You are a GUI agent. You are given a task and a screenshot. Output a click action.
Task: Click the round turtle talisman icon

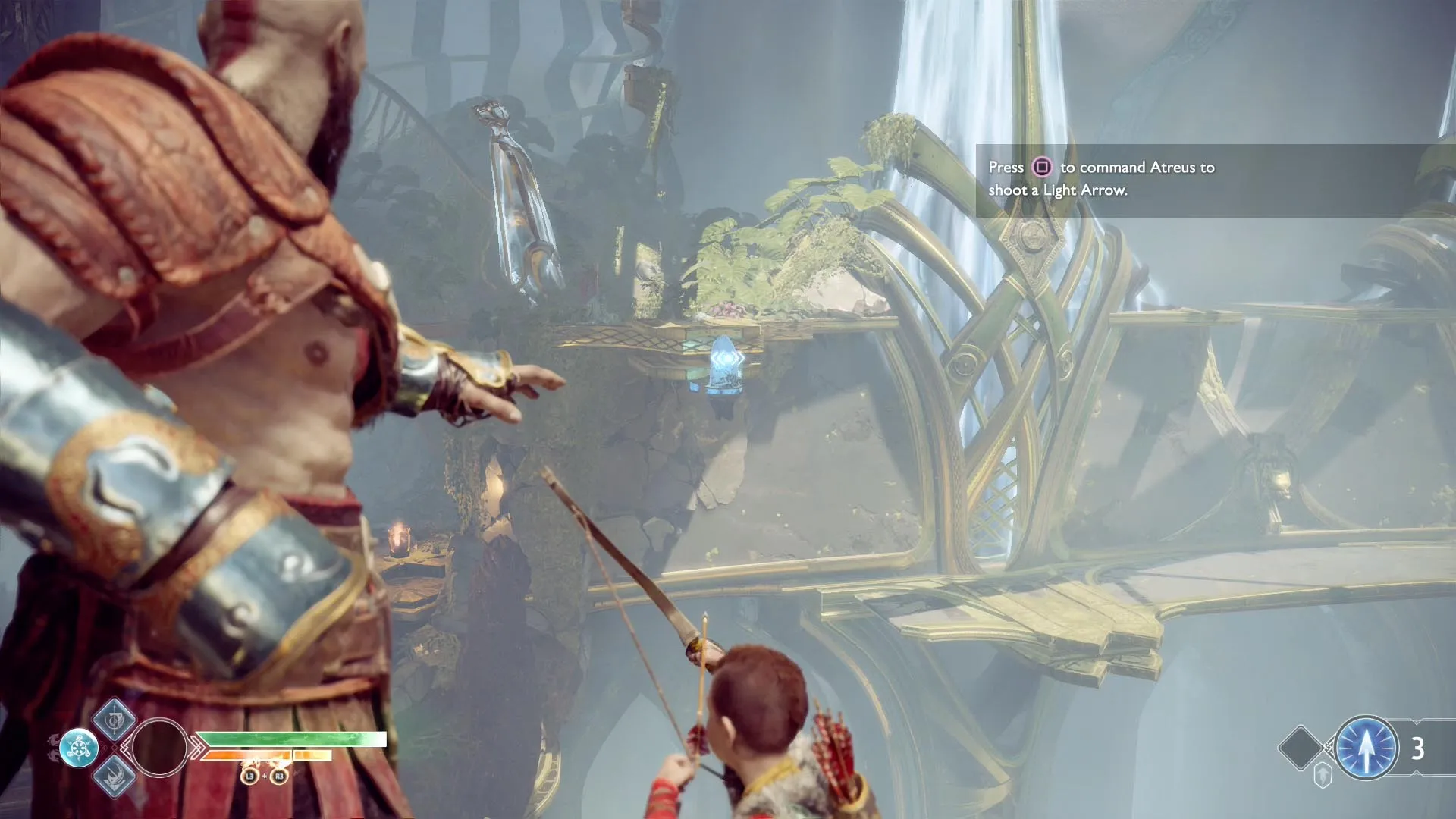(x=79, y=748)
